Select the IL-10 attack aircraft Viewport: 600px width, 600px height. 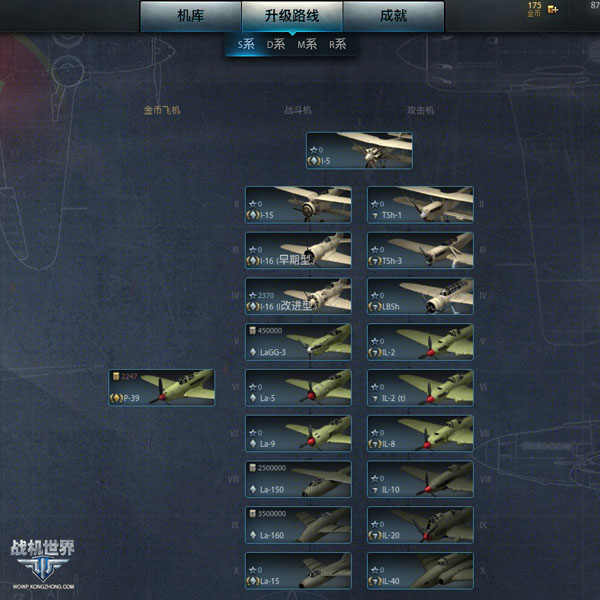(420, 480)
